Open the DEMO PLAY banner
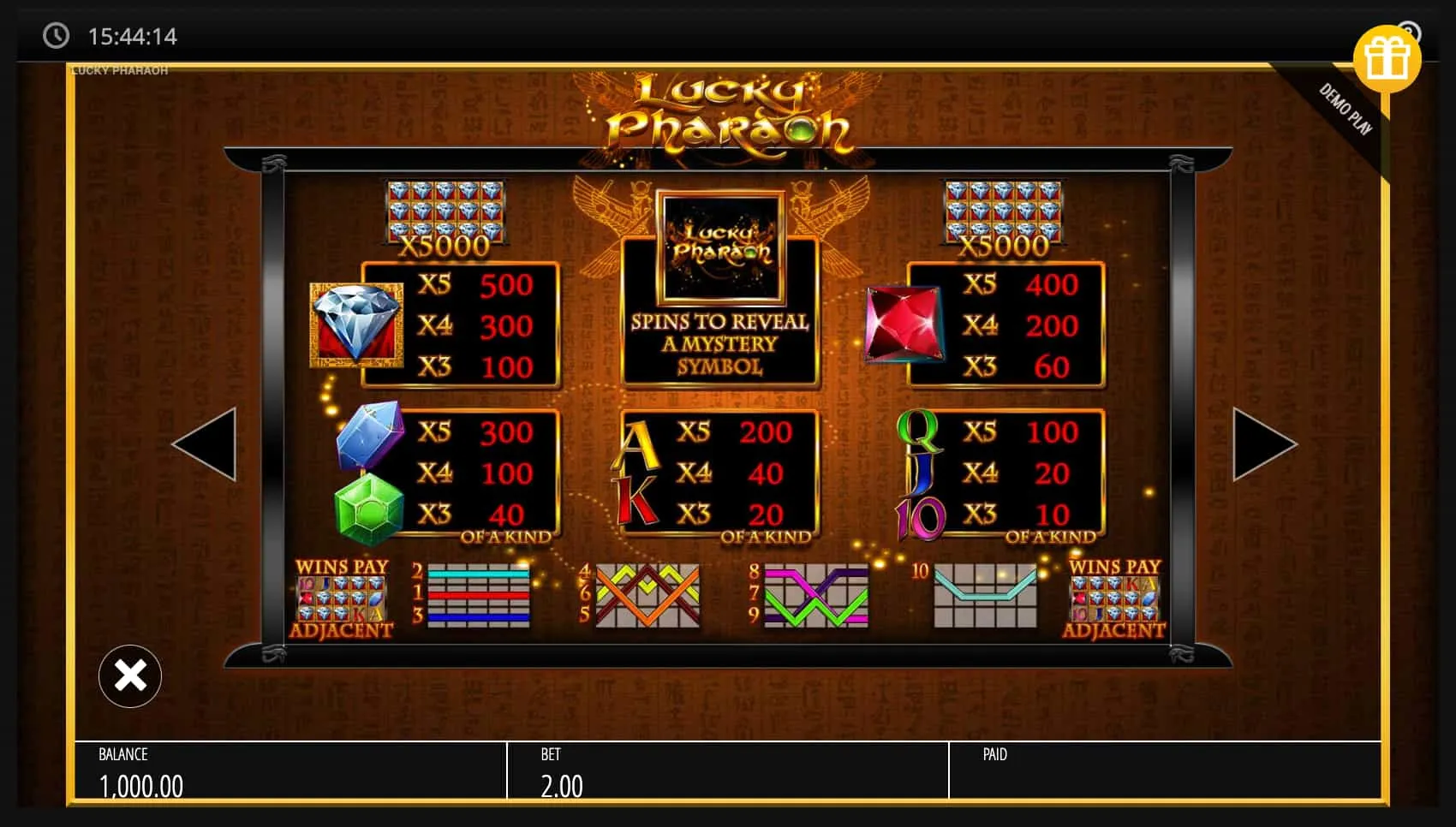This screenshot has width=1456, height=827. point(1346,107)
